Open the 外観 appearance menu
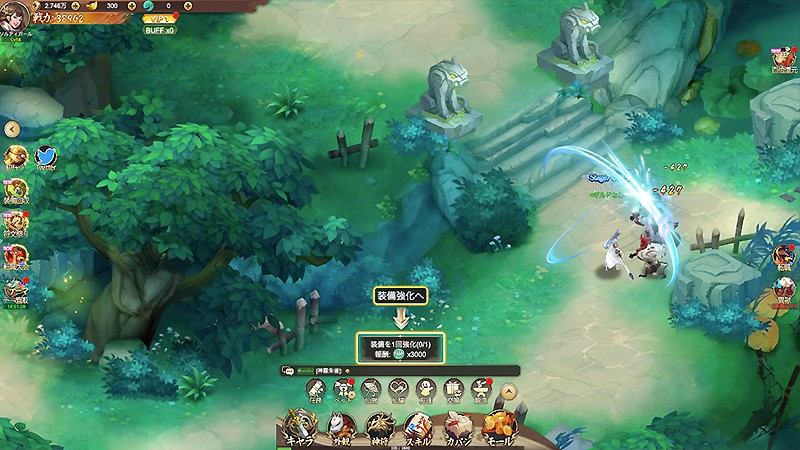The height and width of the screenshot is (450, 800). tap(343, 427)
